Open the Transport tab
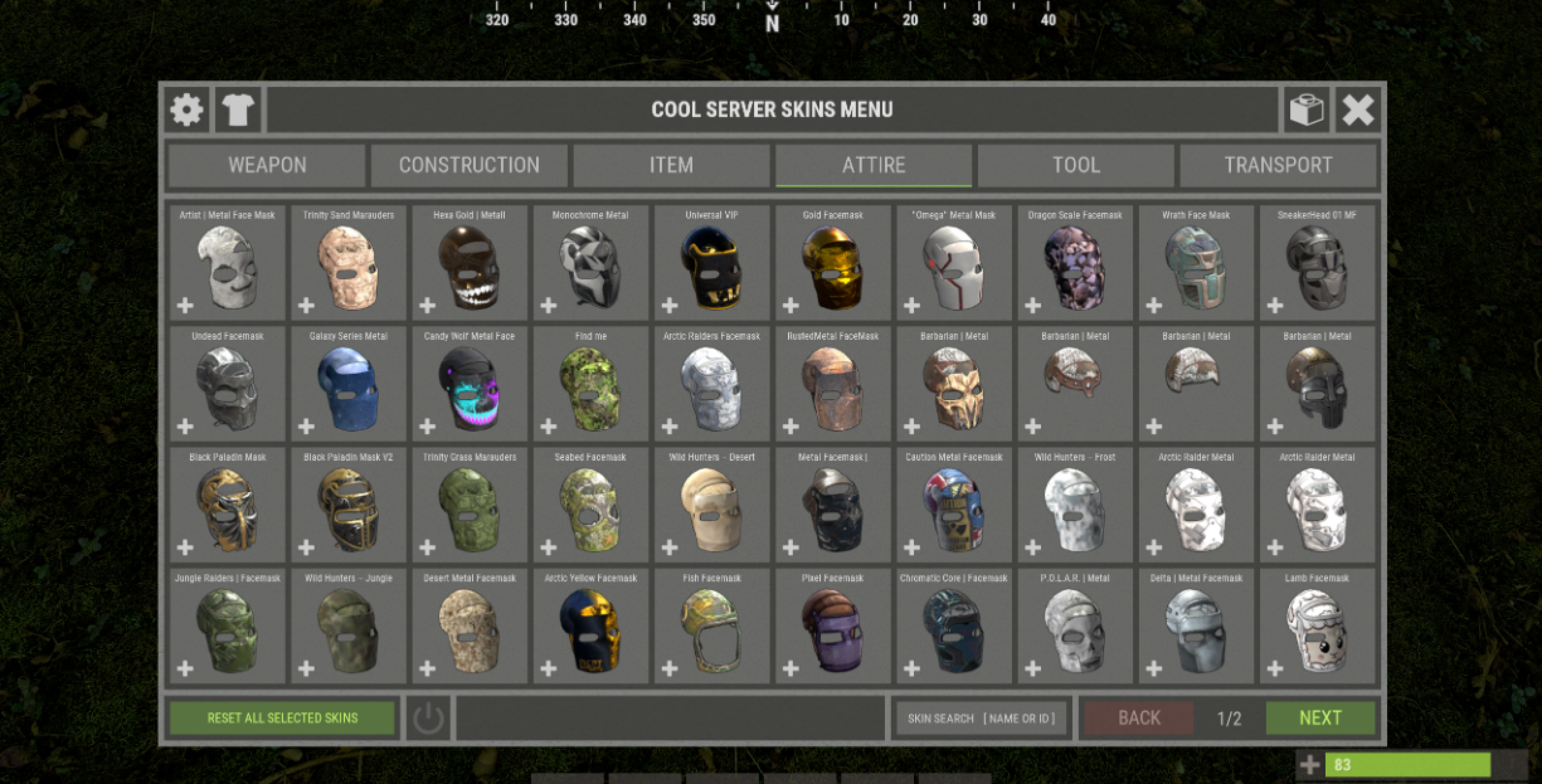The height and width of the screenshot is (784, 1542). (1278, 165)
